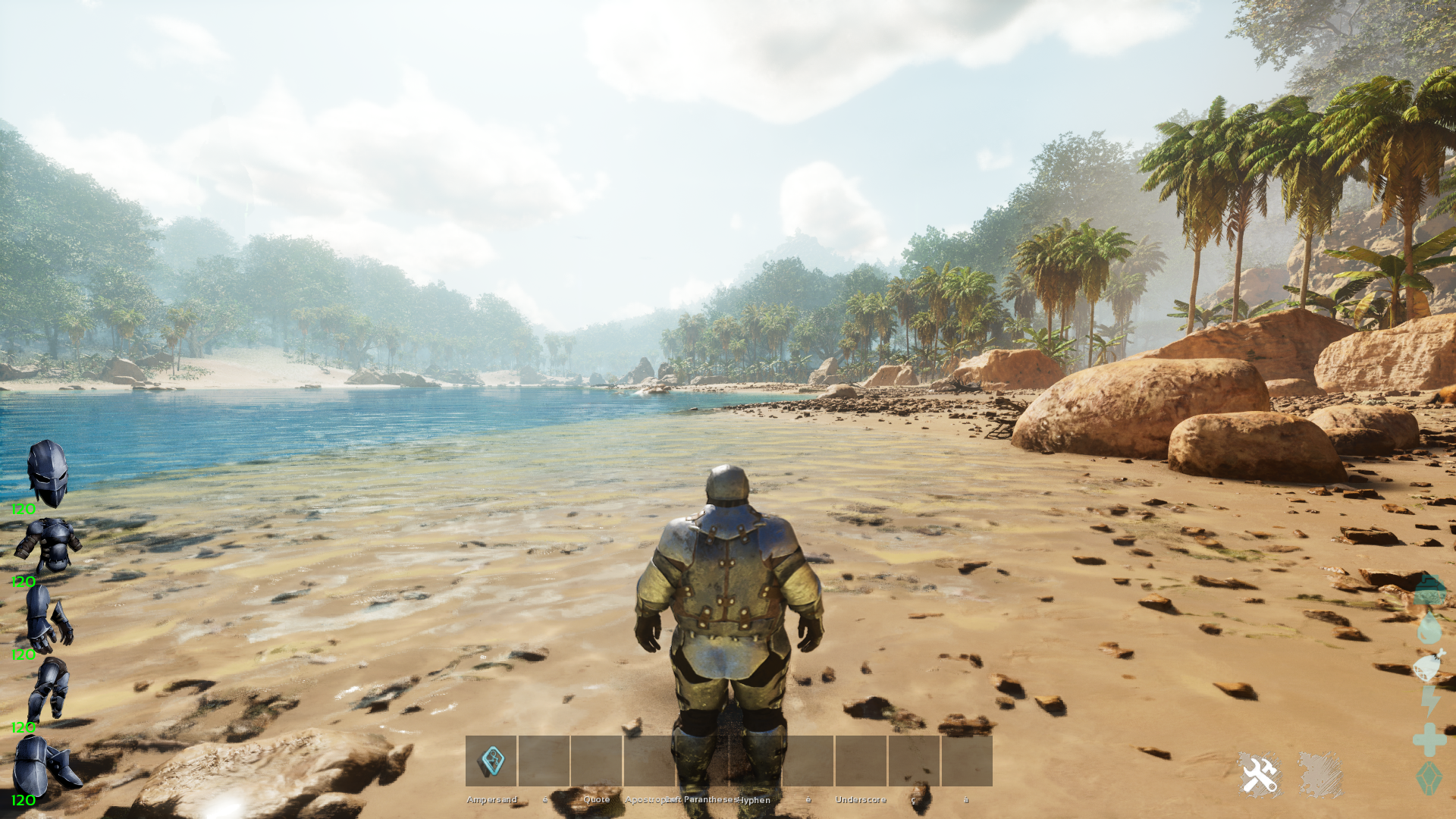1456x819 pixels.
Task: Select the specimen implant hotbar slot
Action: pos(491,761)
